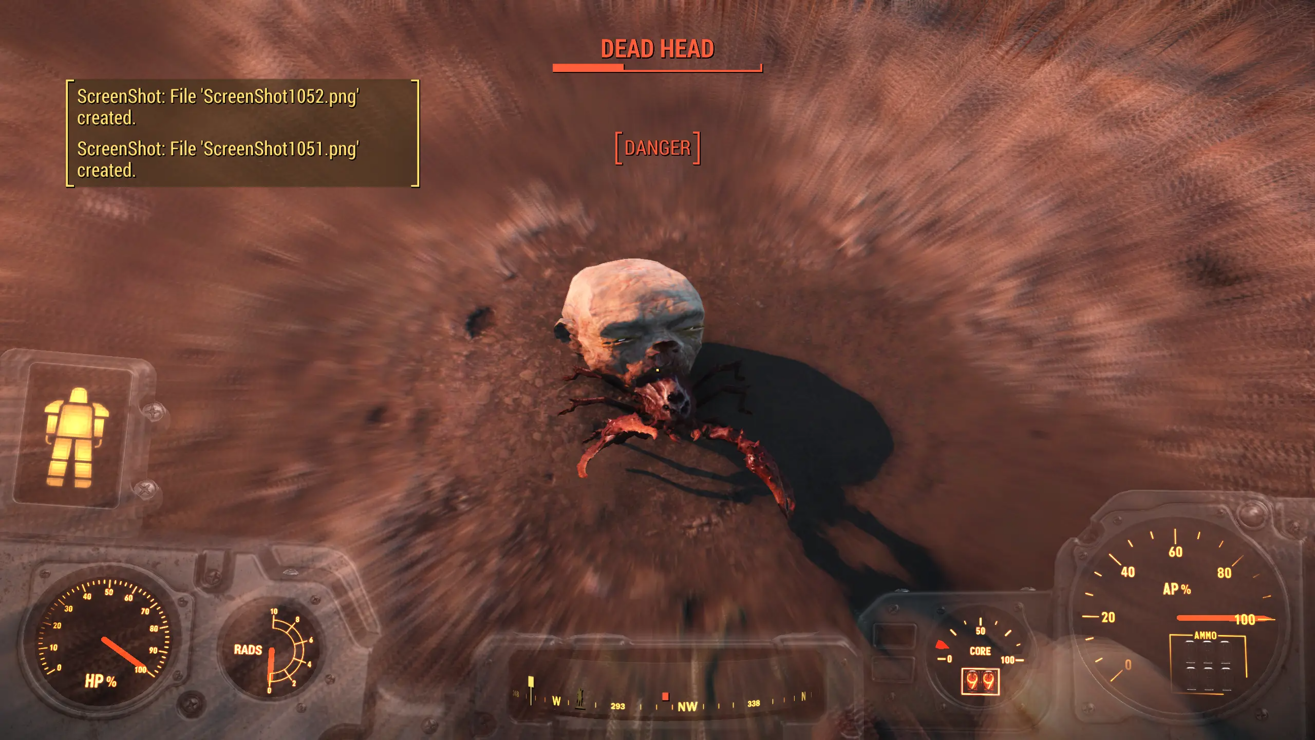Click the red enemy marker on the compass
1315x740 pixels.
point(665,696)
